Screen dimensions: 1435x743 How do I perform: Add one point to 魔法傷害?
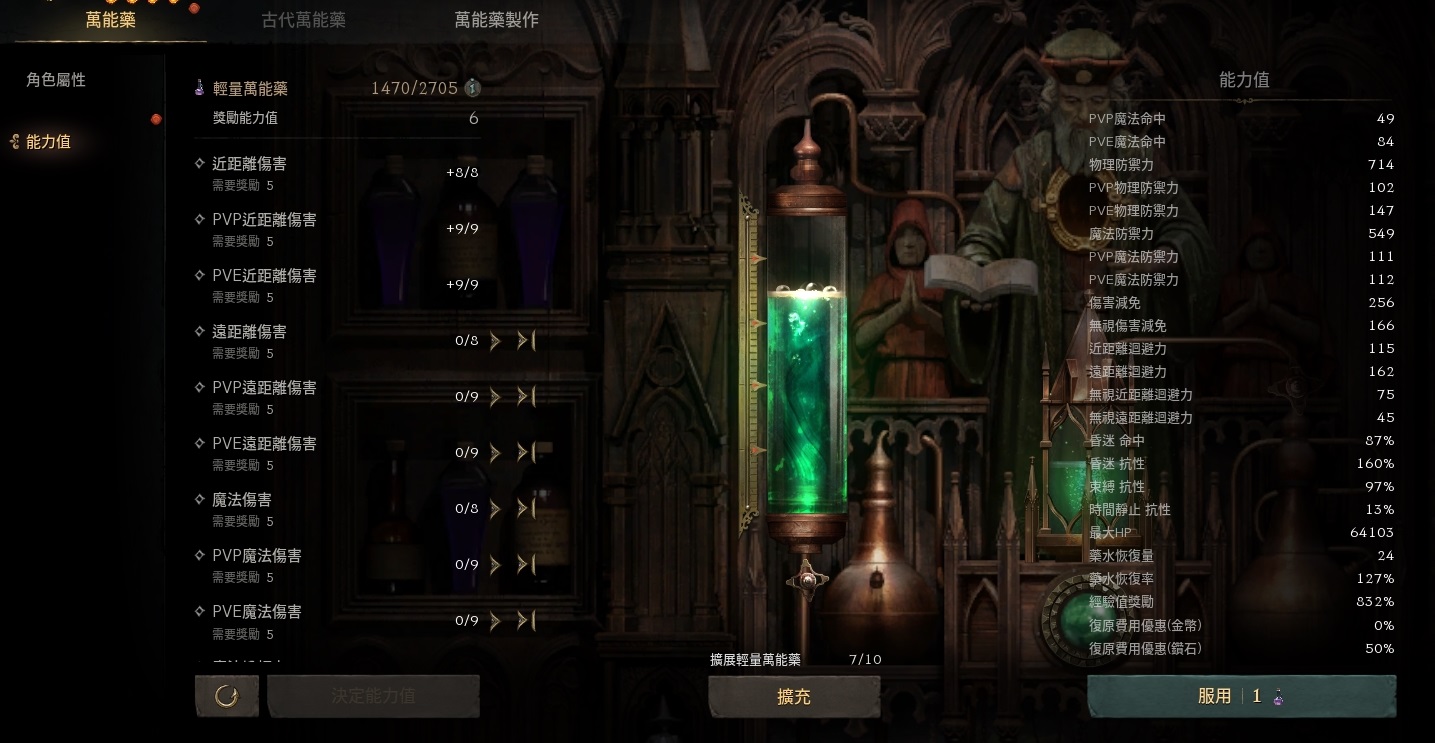(495, 509)
